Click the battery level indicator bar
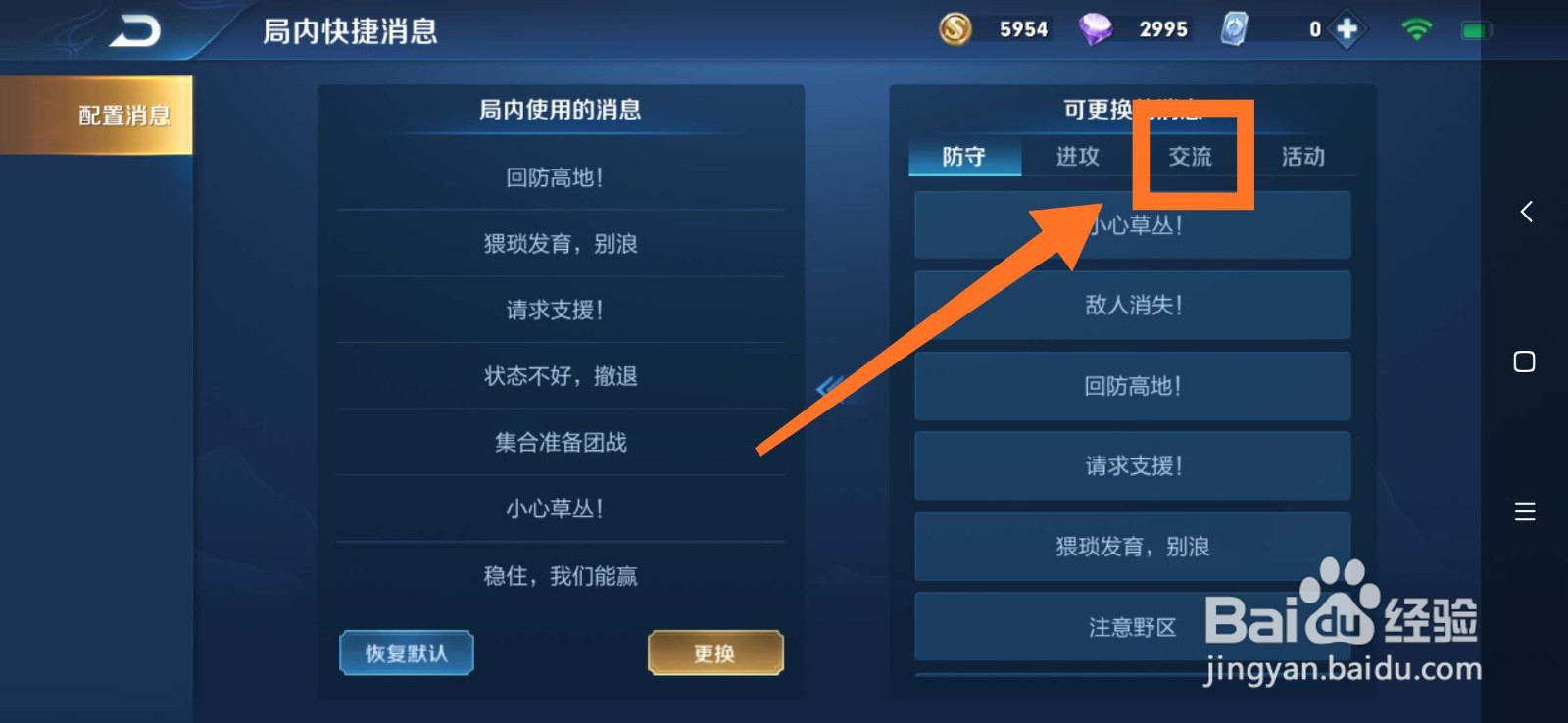This screenshot has width=1568, height=723. (x=1476, y=28)
